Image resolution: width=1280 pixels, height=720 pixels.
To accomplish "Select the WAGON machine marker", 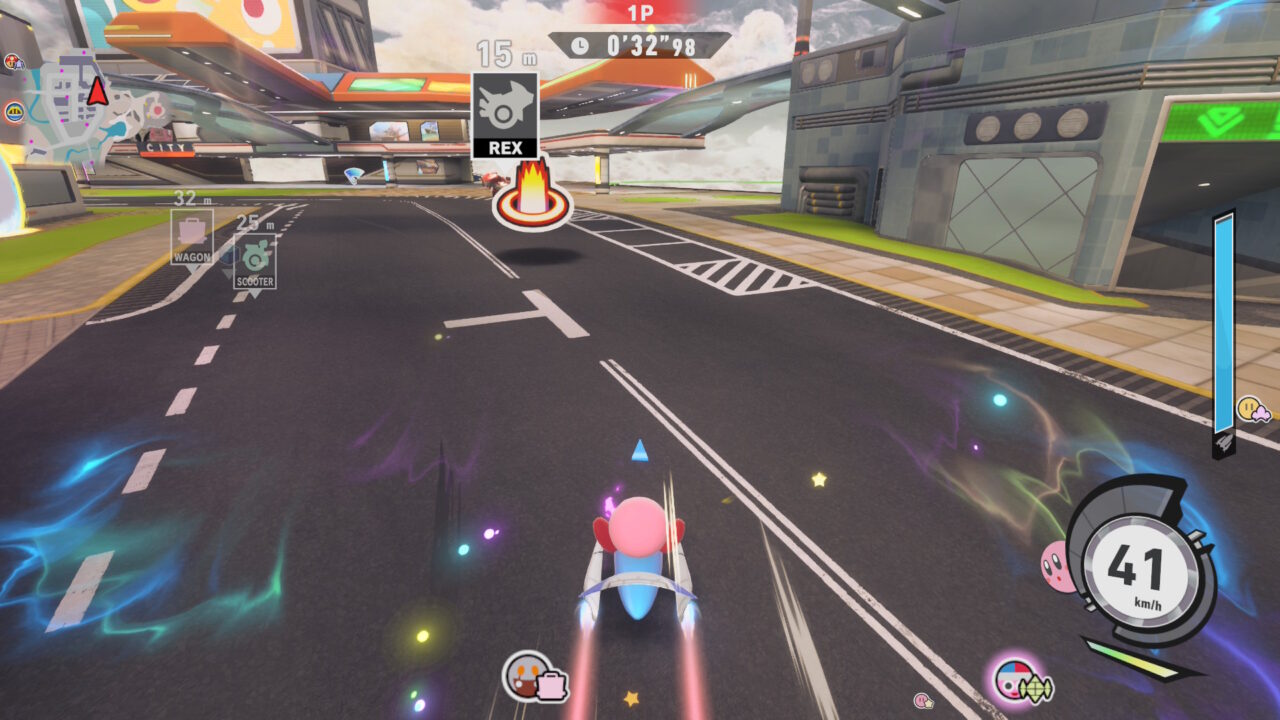I will [191, 237].
